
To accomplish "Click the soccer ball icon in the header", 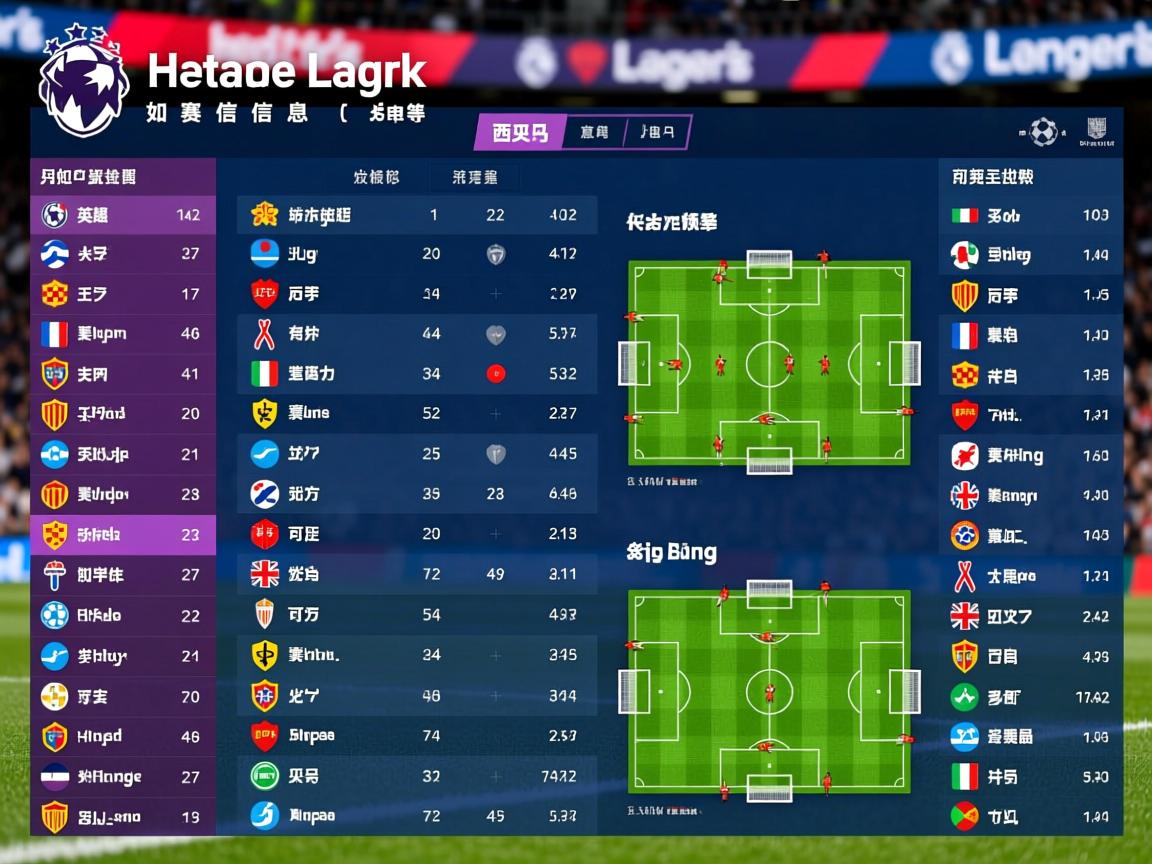I will (x=1043, y=132).
